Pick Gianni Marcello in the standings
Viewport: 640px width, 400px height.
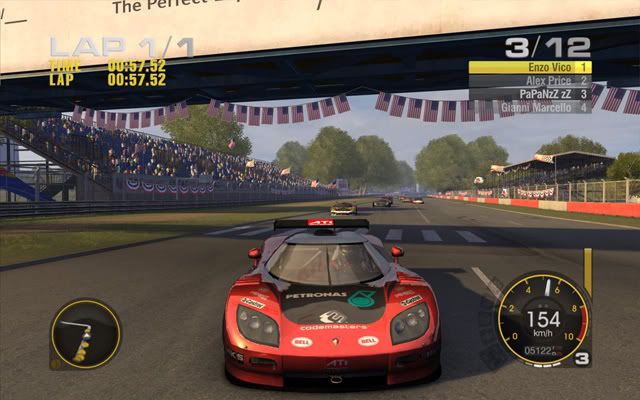point(530,107)
